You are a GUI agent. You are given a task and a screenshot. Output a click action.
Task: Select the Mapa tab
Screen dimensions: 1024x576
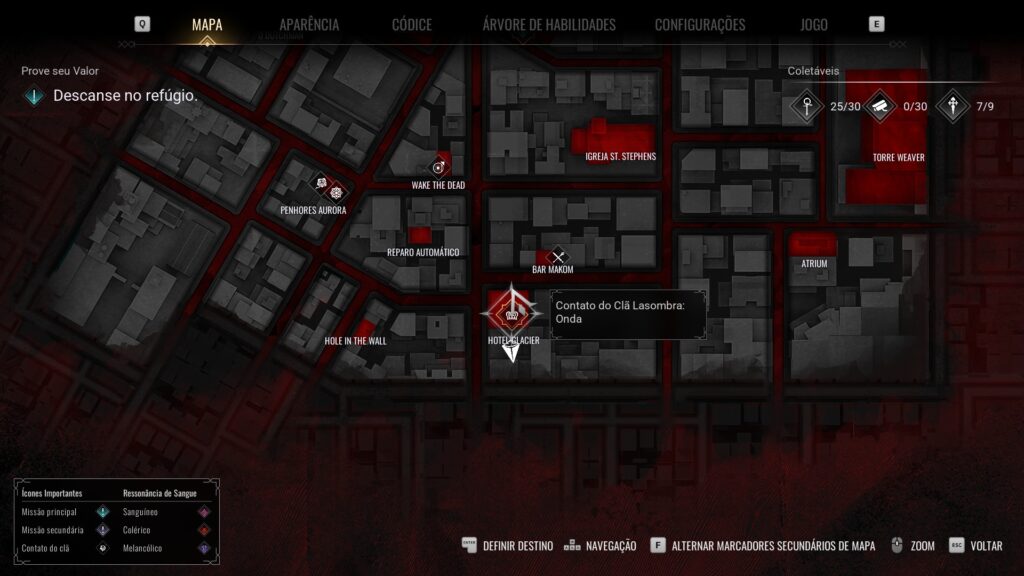(207, 25)
